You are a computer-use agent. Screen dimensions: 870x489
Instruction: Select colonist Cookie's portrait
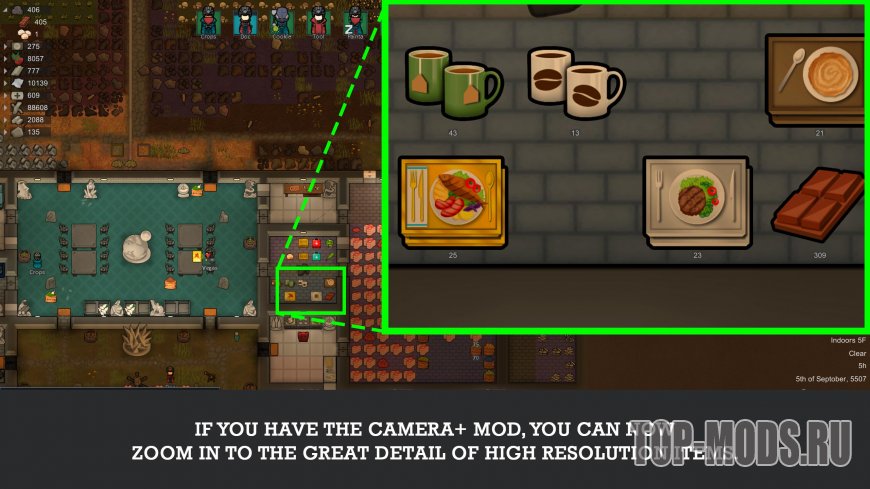click(x=280, y=19)
